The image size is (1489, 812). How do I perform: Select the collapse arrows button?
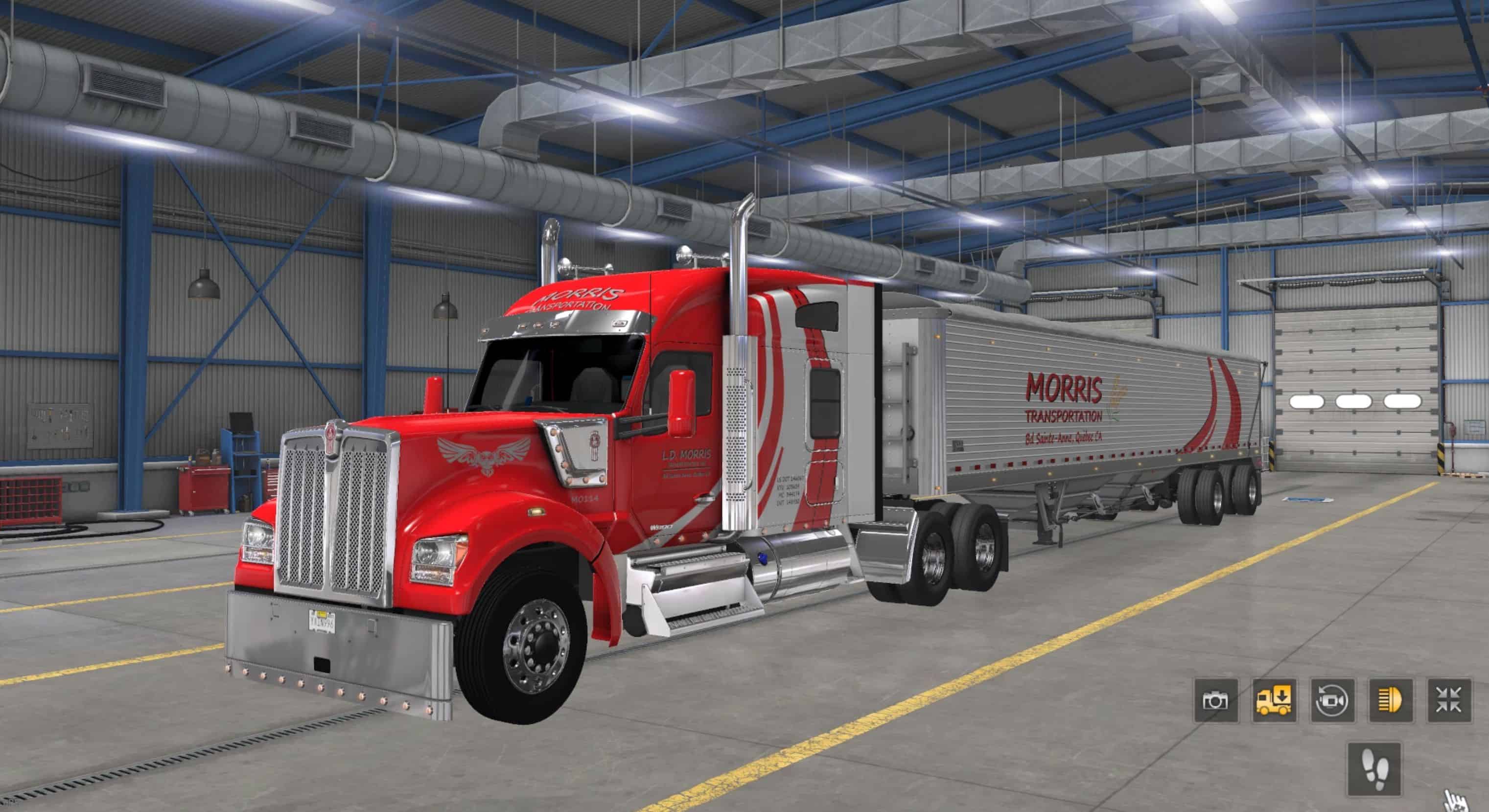[x=1449, y=700]
